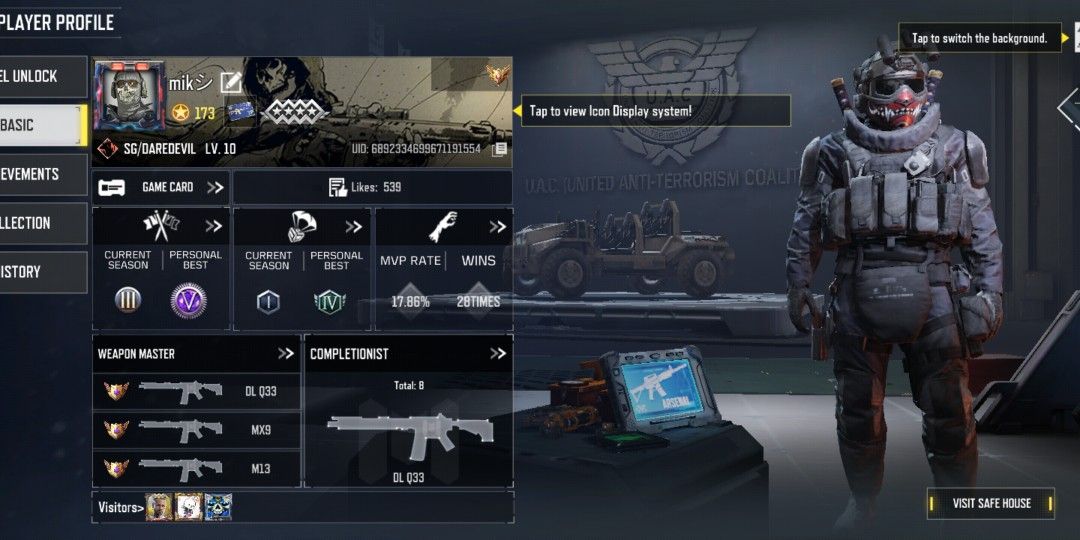Image resolution: width=1080 pixels, height=540 pixels.
Task: Open the Collection tab
Action: coord(40,223)
